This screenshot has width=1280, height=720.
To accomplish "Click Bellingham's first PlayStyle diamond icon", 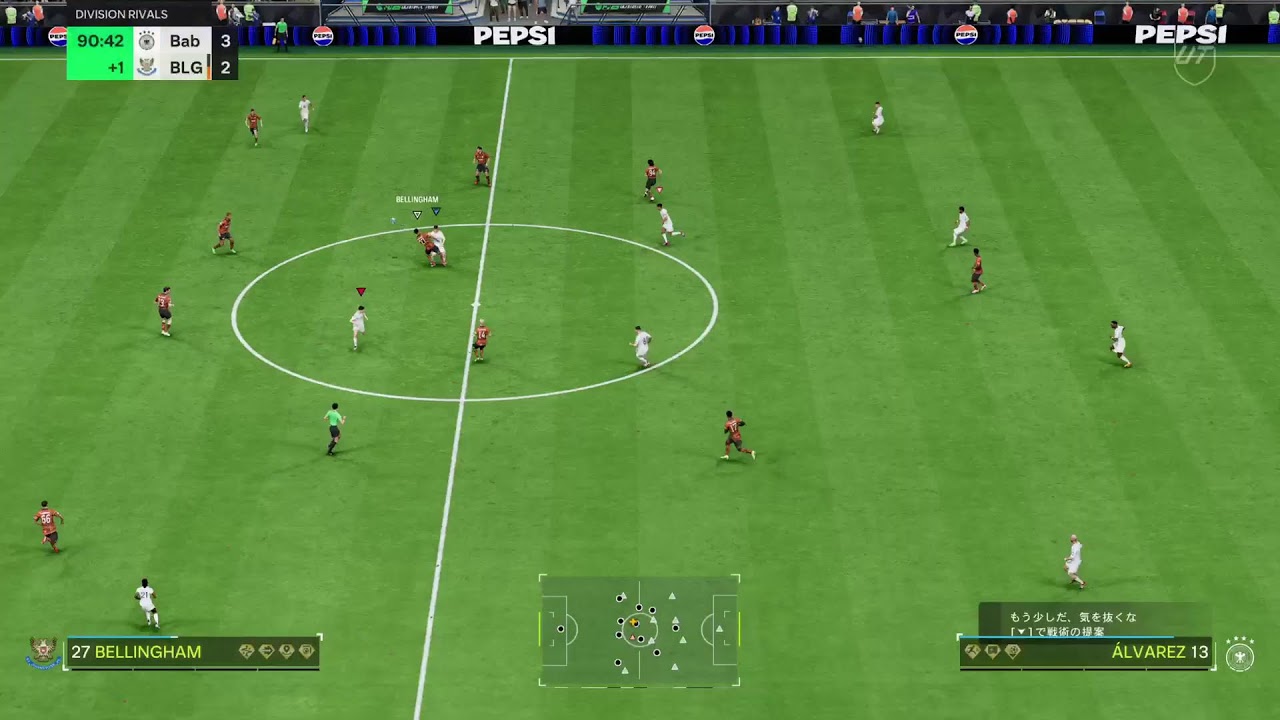I will tap(246, 650).
